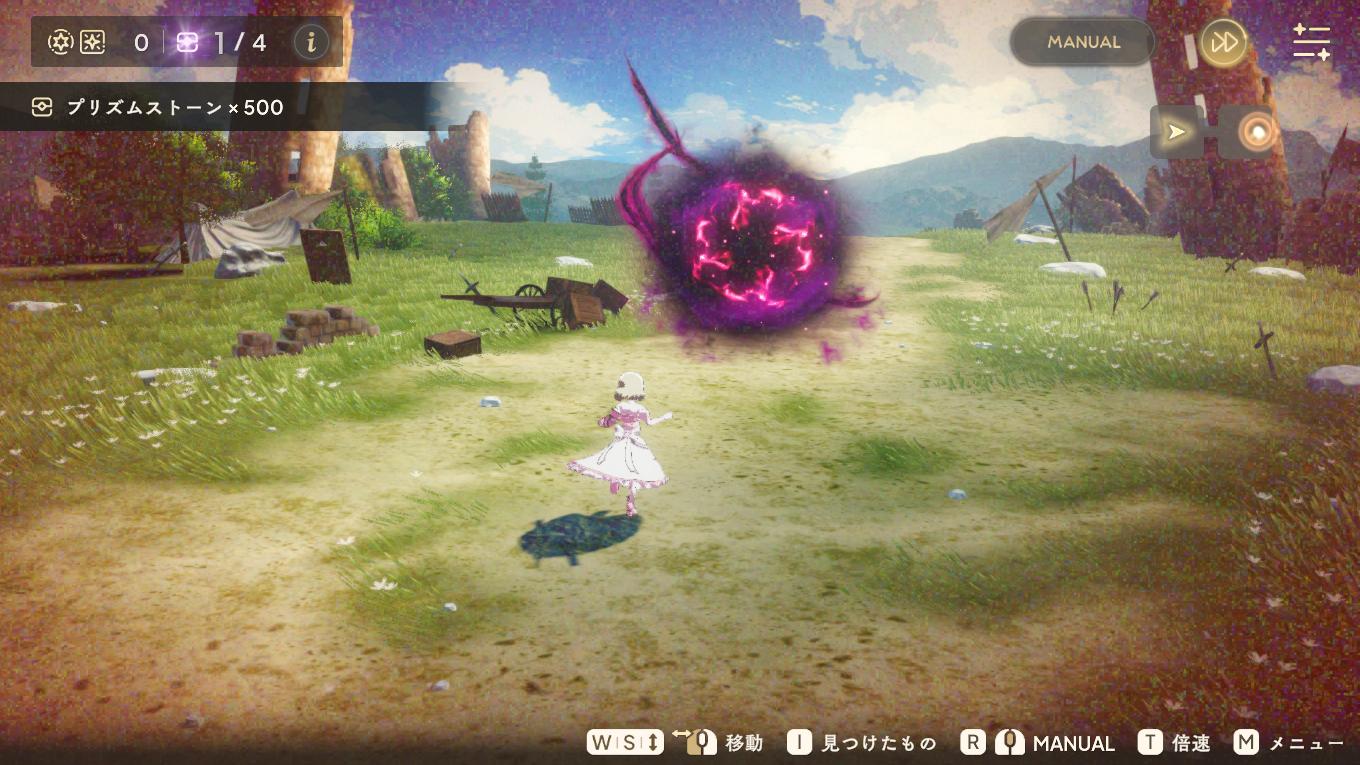Open the info (i) circle icon
This screenshot has height=765, width=1360.
tap(310, 42)
